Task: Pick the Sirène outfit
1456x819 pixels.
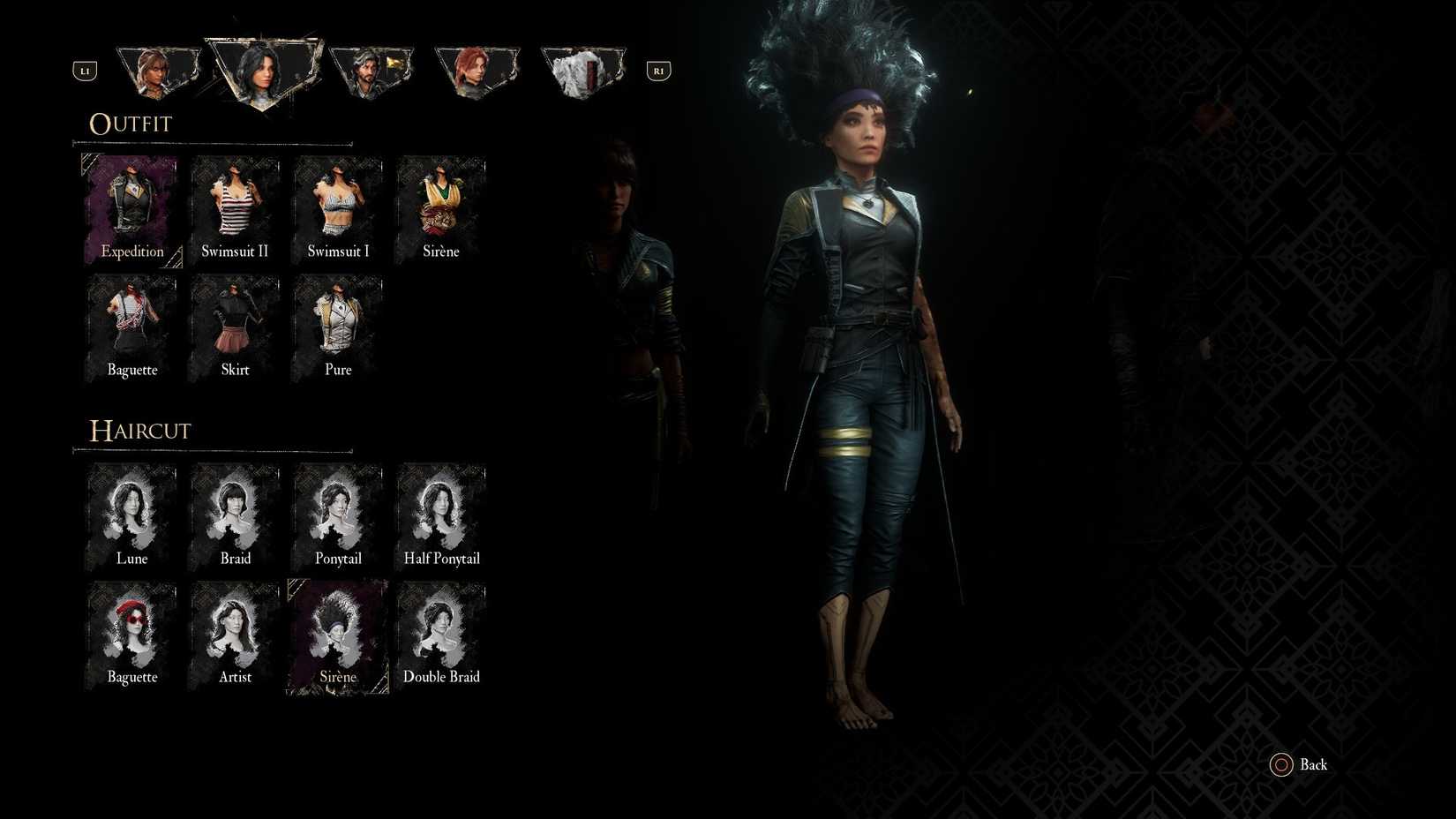Action: (440, 203)
